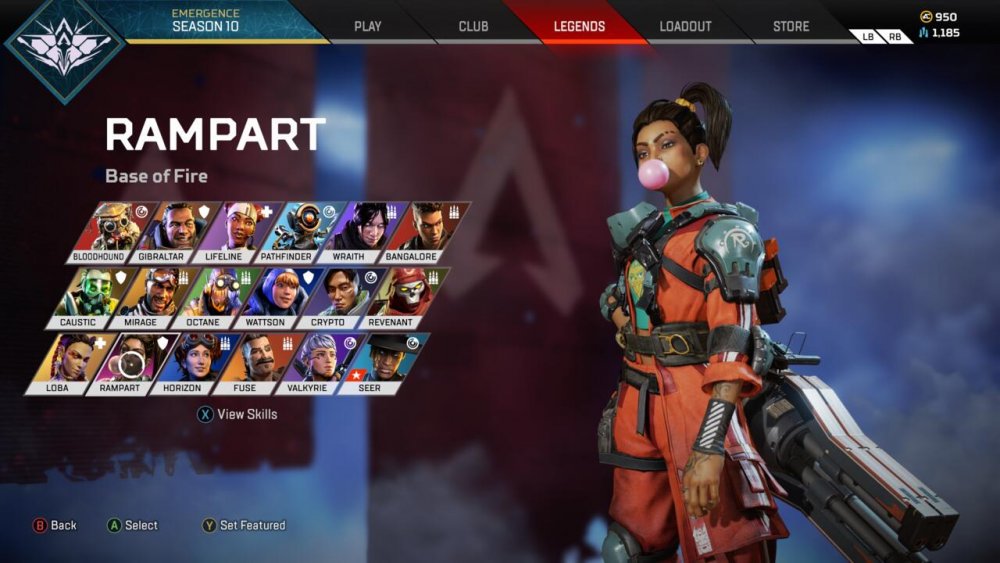Screen dimensions: 1000x563
Task: Go to the Loadout tab
Action: coord(684,26)
